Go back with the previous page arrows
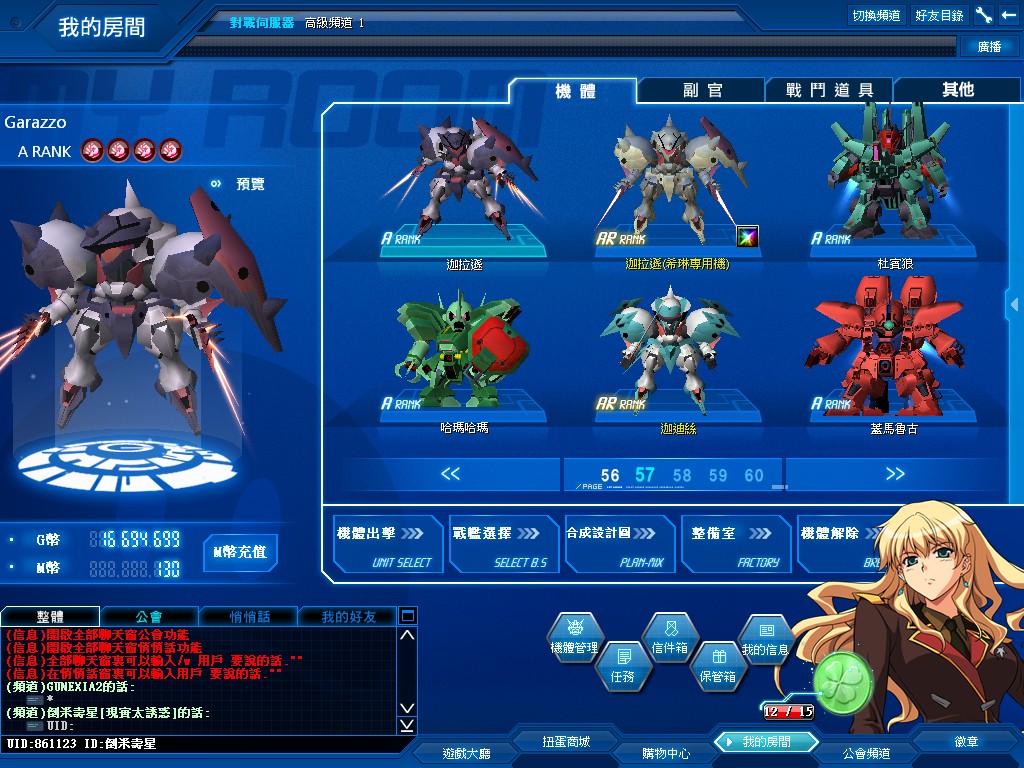 450,474
